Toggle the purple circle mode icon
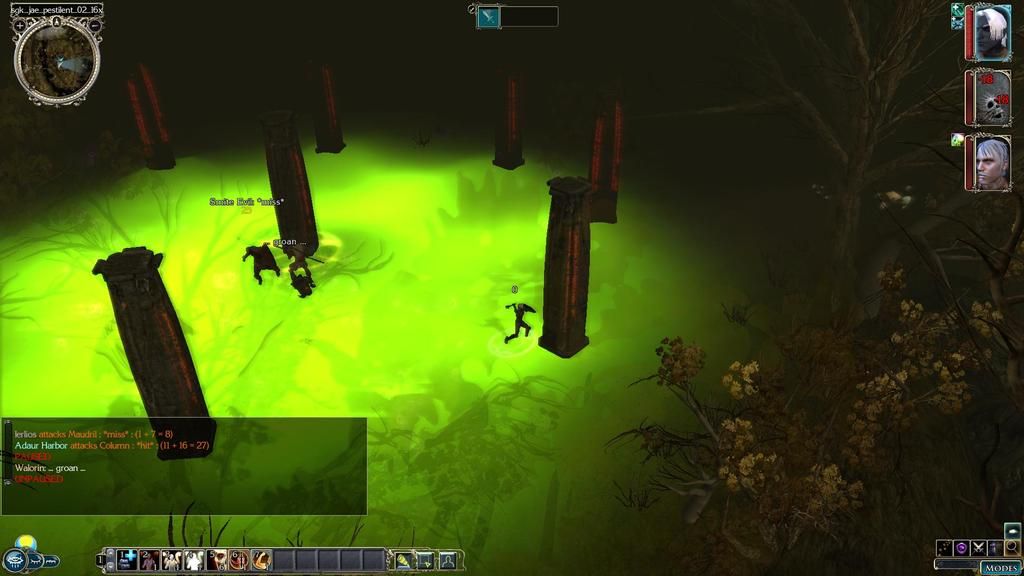This screenshot has height=576, width=1024. click(961, 548)
